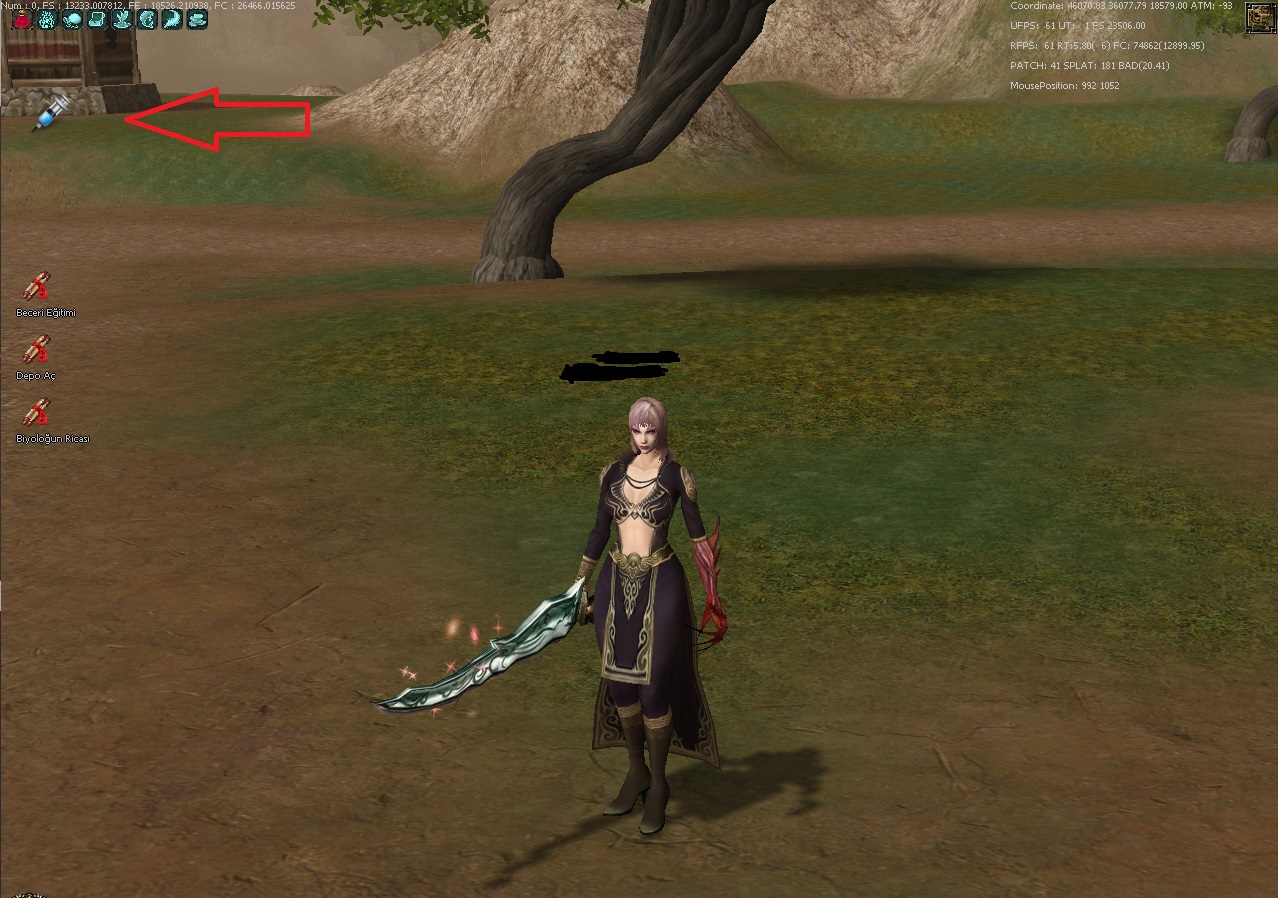Select the teal flame aura buff icon

pyautogui.click(x=47, y=19)
